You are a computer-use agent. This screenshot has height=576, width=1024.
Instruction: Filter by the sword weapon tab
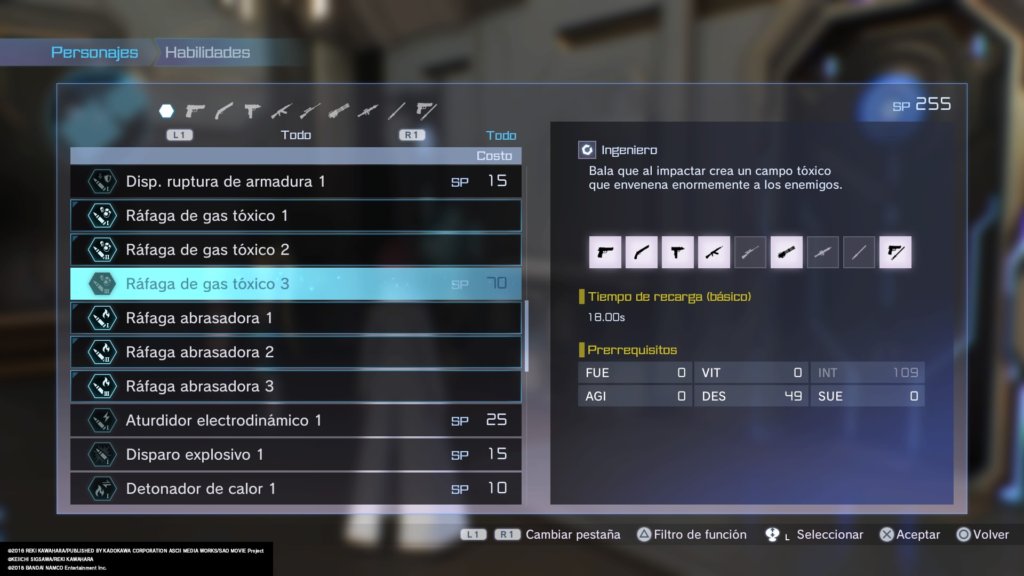click(x=397, y=110)
